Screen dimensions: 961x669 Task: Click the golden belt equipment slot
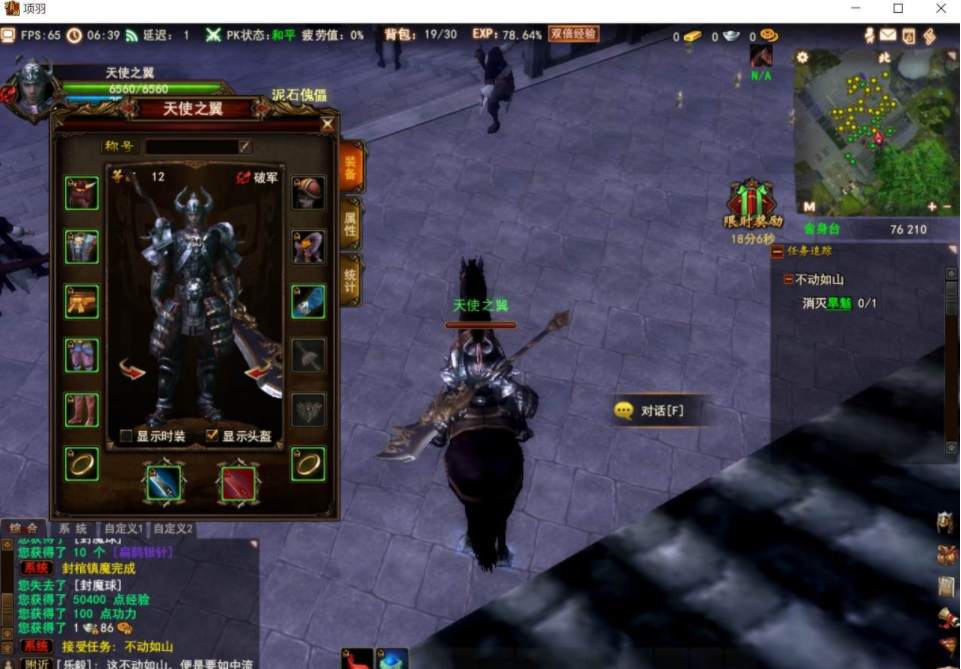[x=82, y=301]
